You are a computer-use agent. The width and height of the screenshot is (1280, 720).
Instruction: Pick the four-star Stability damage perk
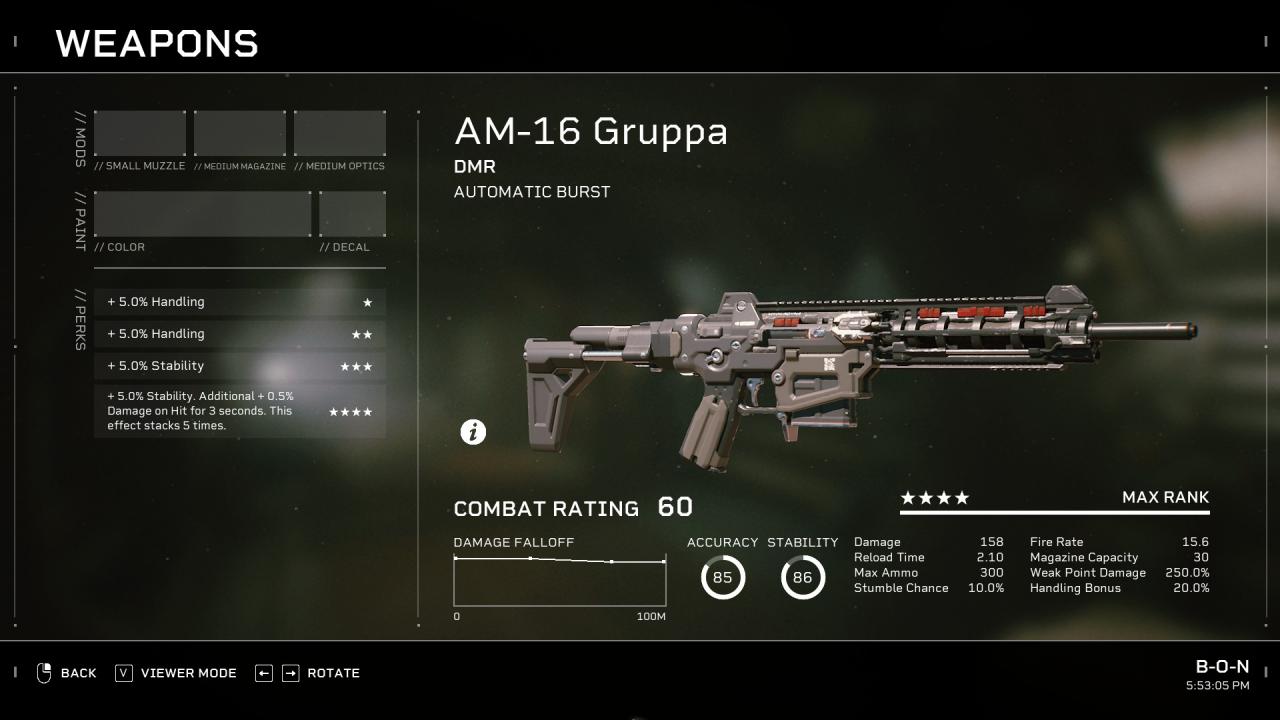[x=240, y=411]
